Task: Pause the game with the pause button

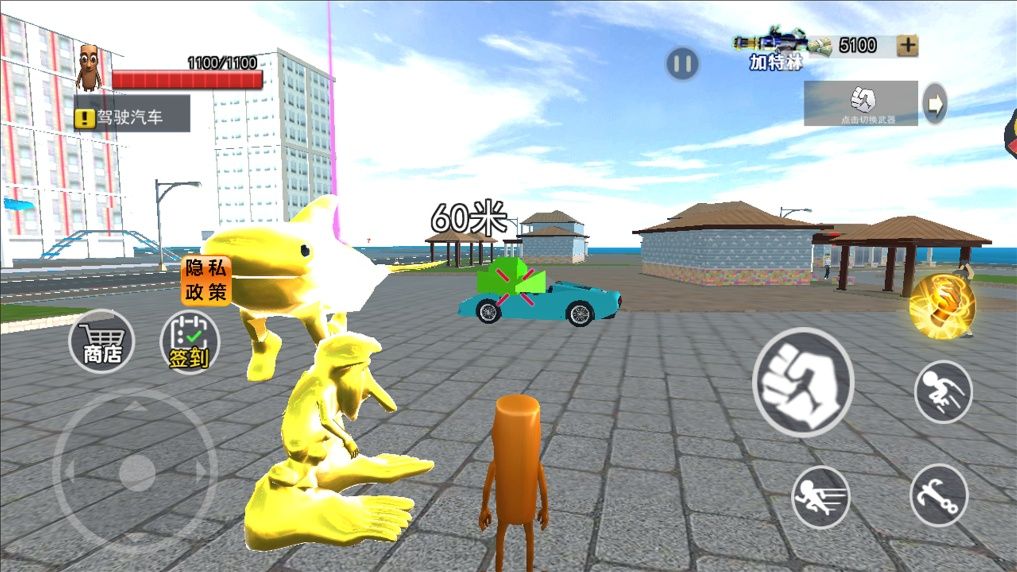Action: click(682, 65)
